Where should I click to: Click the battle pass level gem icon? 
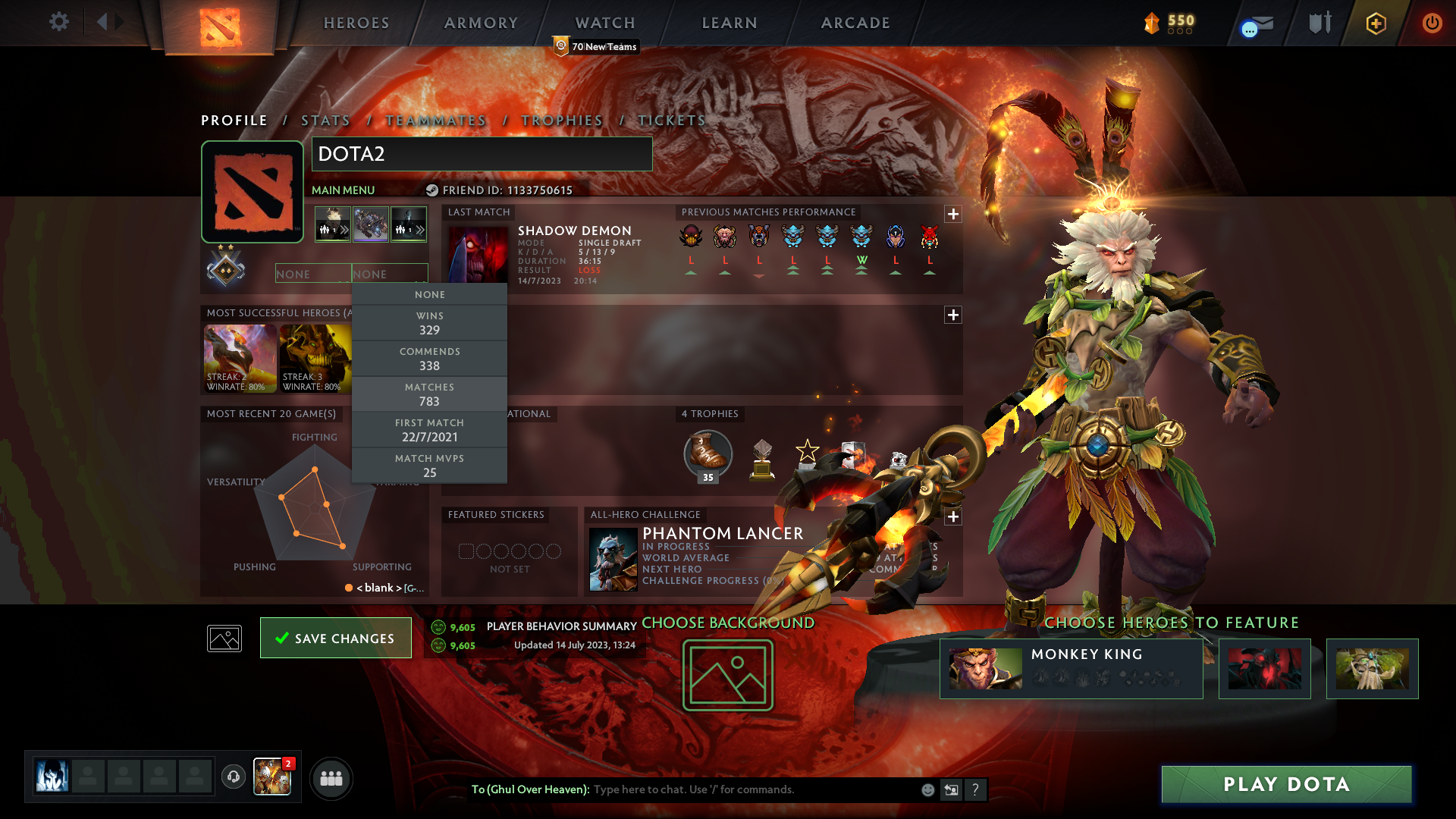coord(1150,24)
